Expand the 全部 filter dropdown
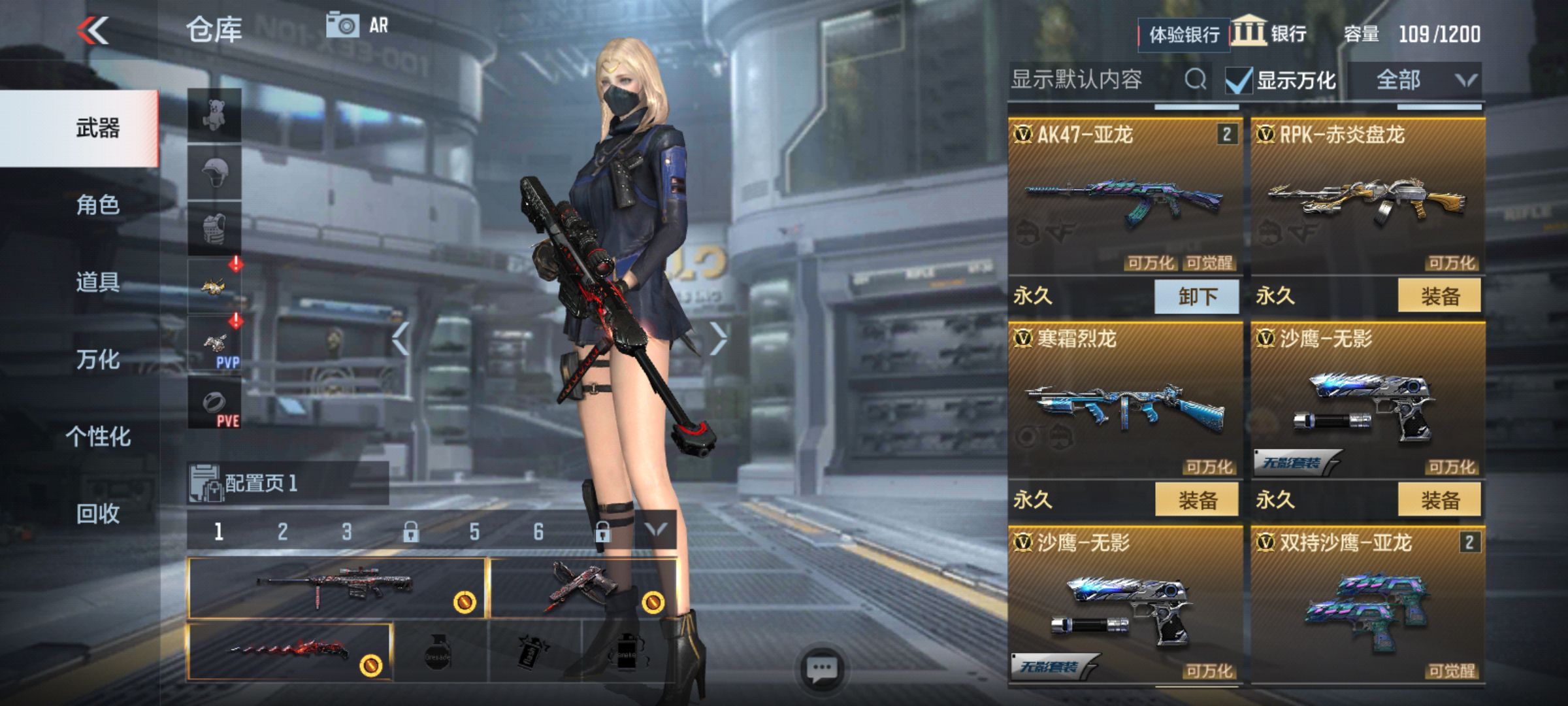This screenshot has width=1568, height=706. point(1415,80)
